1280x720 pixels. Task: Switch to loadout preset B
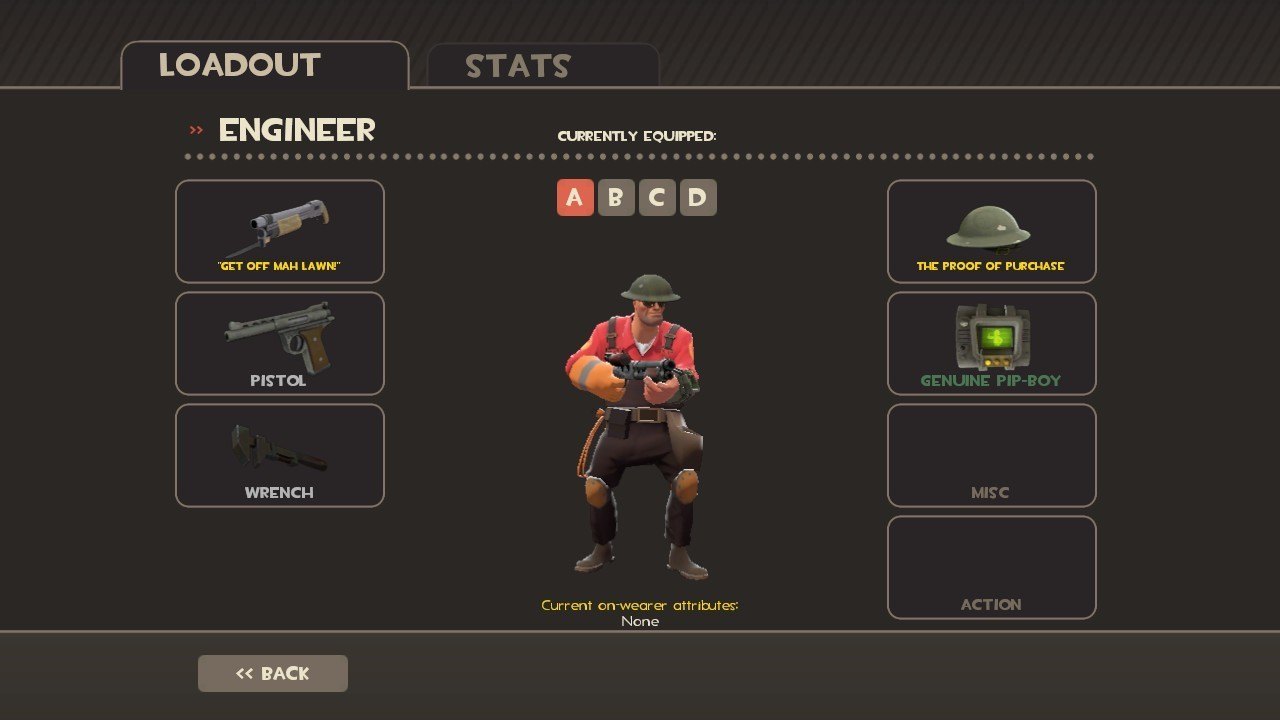click(616, 198)
